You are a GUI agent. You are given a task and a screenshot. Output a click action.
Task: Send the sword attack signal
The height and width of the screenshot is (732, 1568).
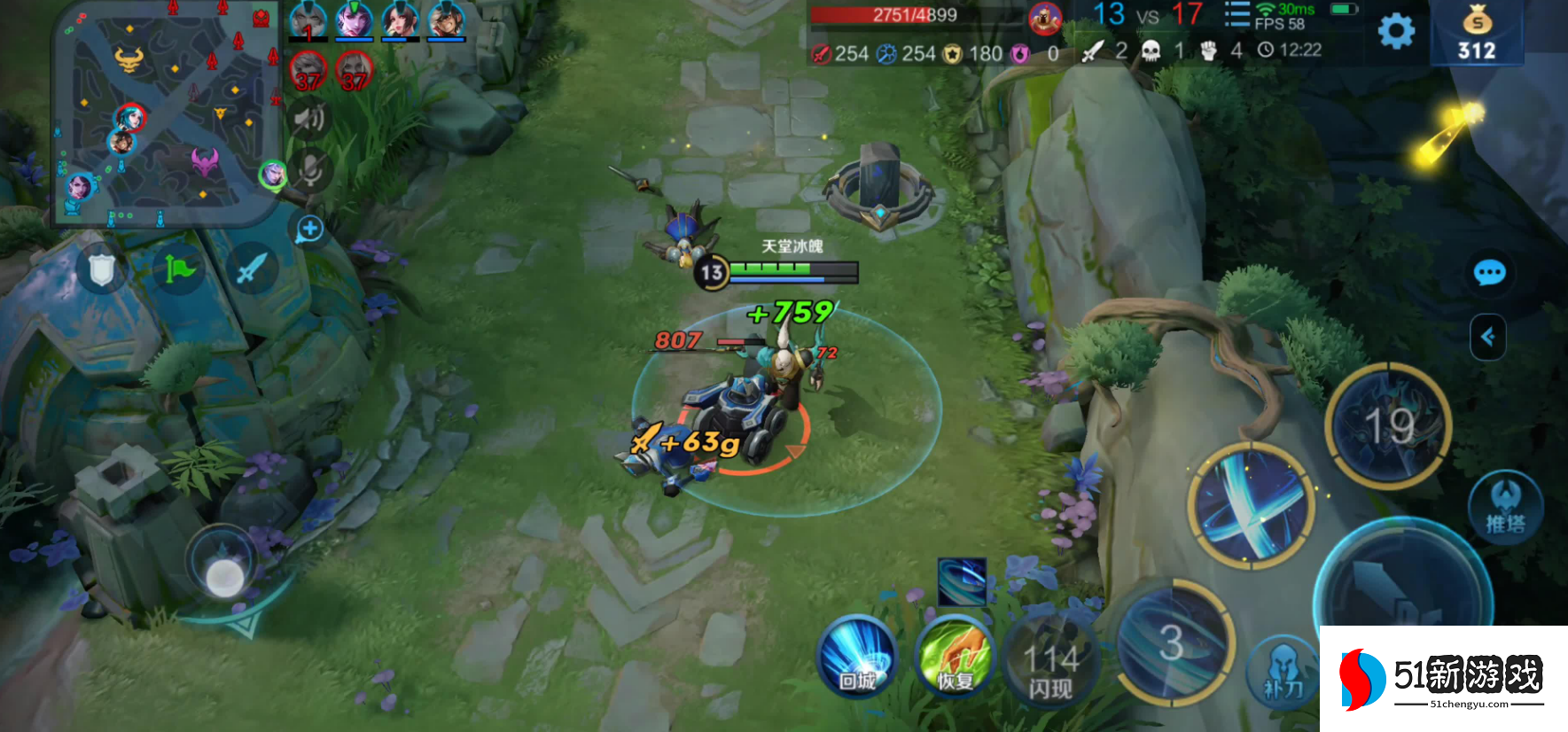point(252,269)
